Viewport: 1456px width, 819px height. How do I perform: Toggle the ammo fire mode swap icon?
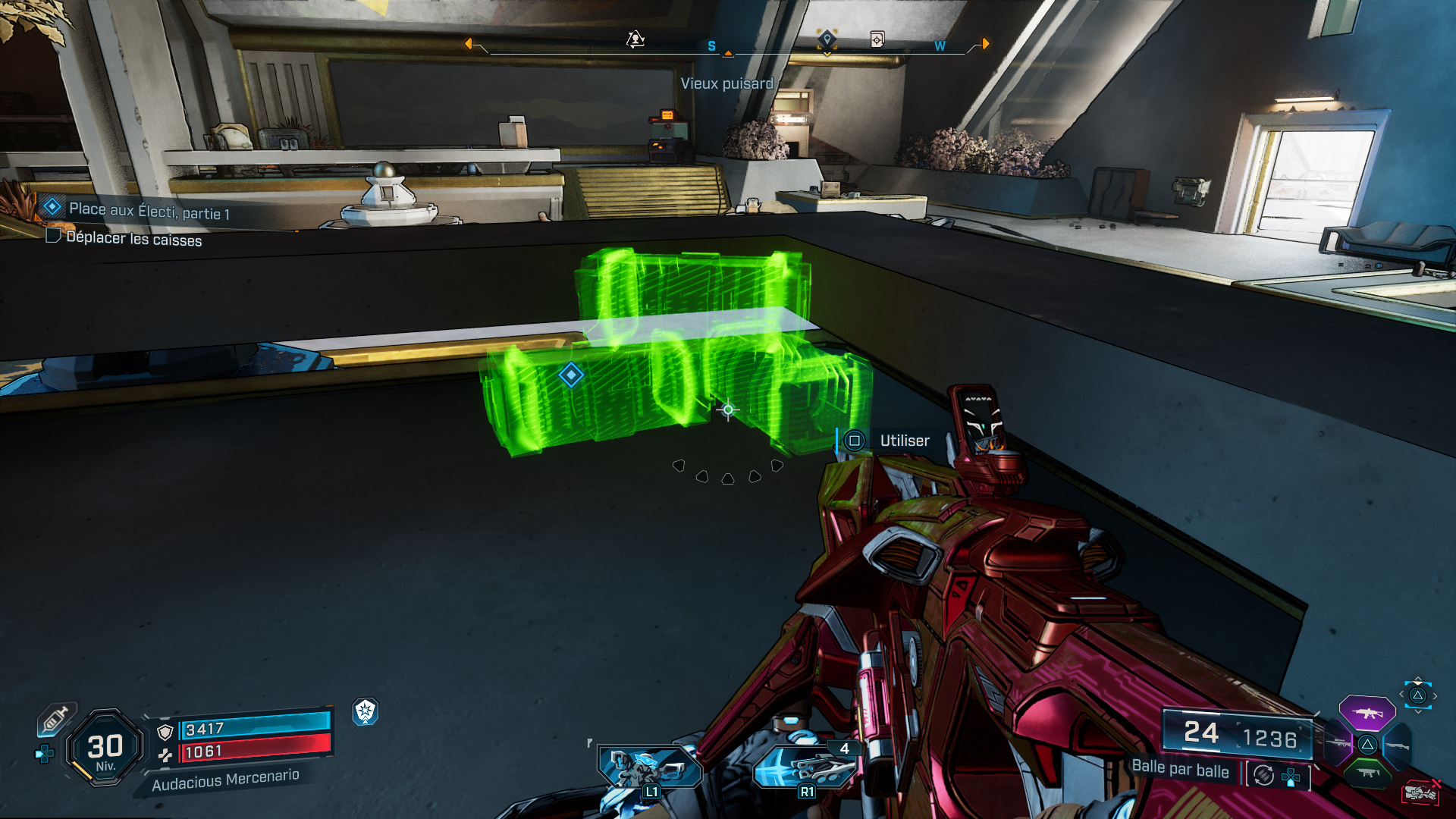(1264, 775)
